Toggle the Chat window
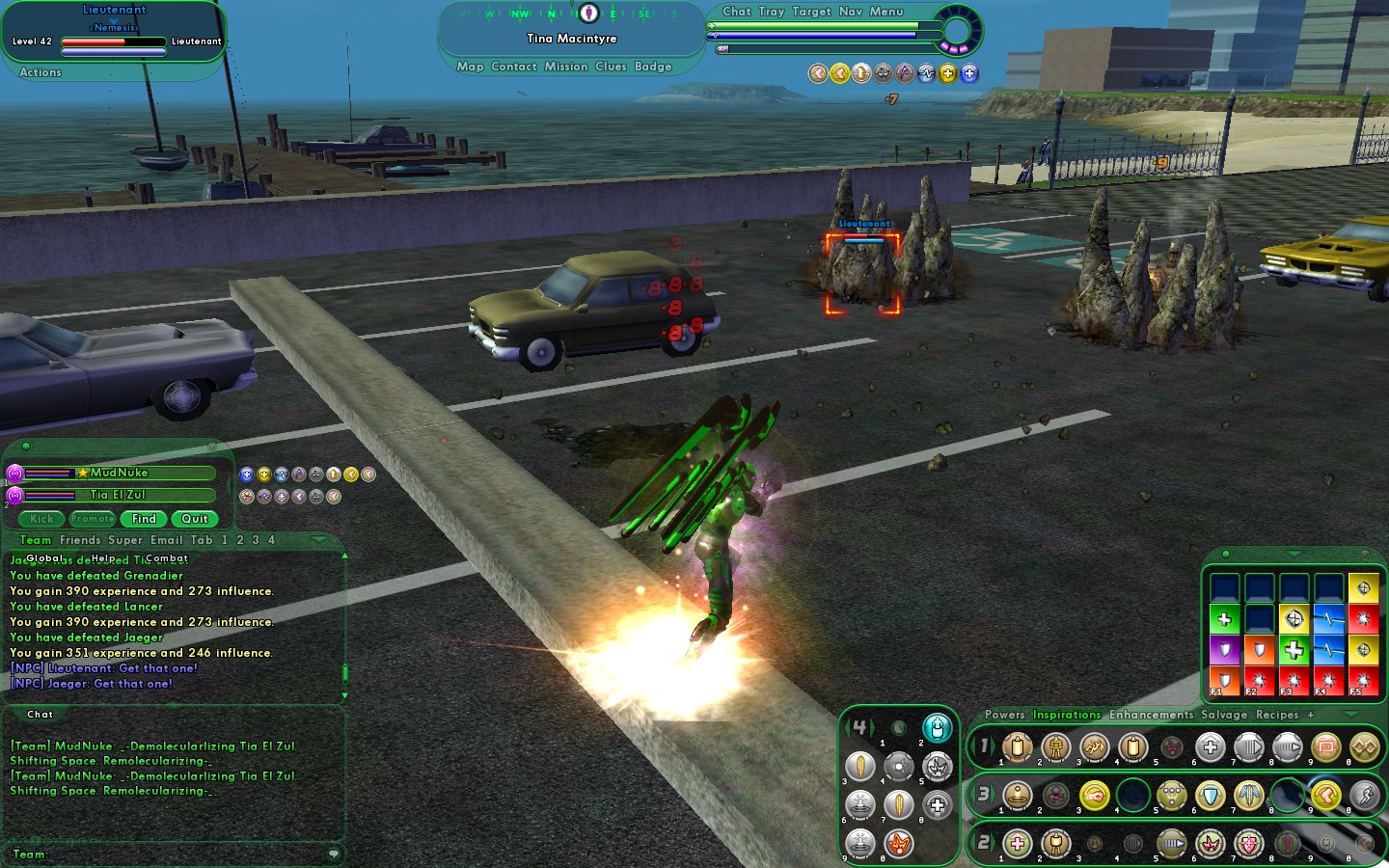Viewport: 1389px width, 868px height. pyautogui.click(x=736, y=12)
